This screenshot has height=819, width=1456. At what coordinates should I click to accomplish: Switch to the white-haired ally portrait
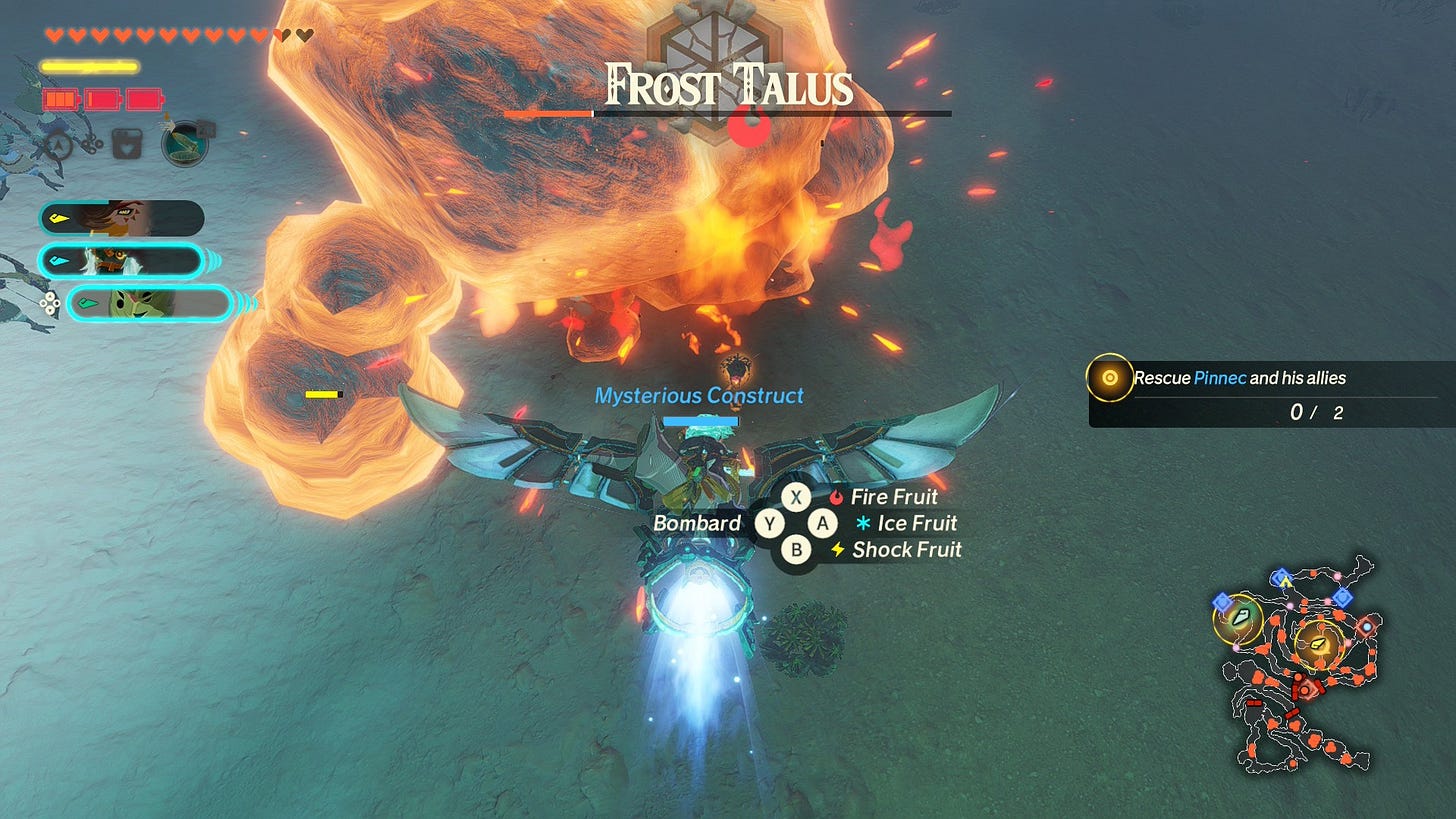[121, 261]
